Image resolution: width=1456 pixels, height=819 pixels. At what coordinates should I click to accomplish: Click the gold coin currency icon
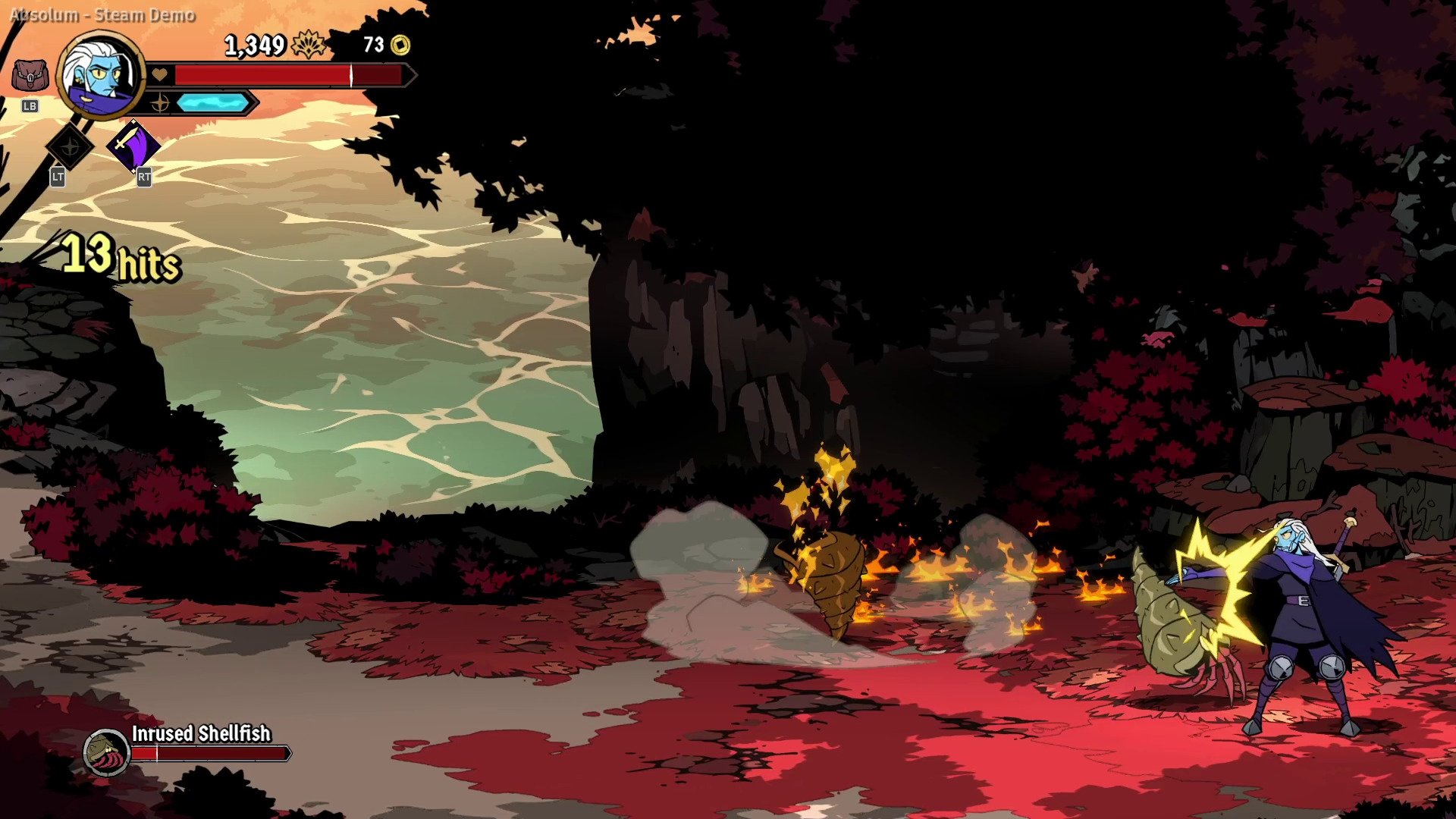click(400, 45)
